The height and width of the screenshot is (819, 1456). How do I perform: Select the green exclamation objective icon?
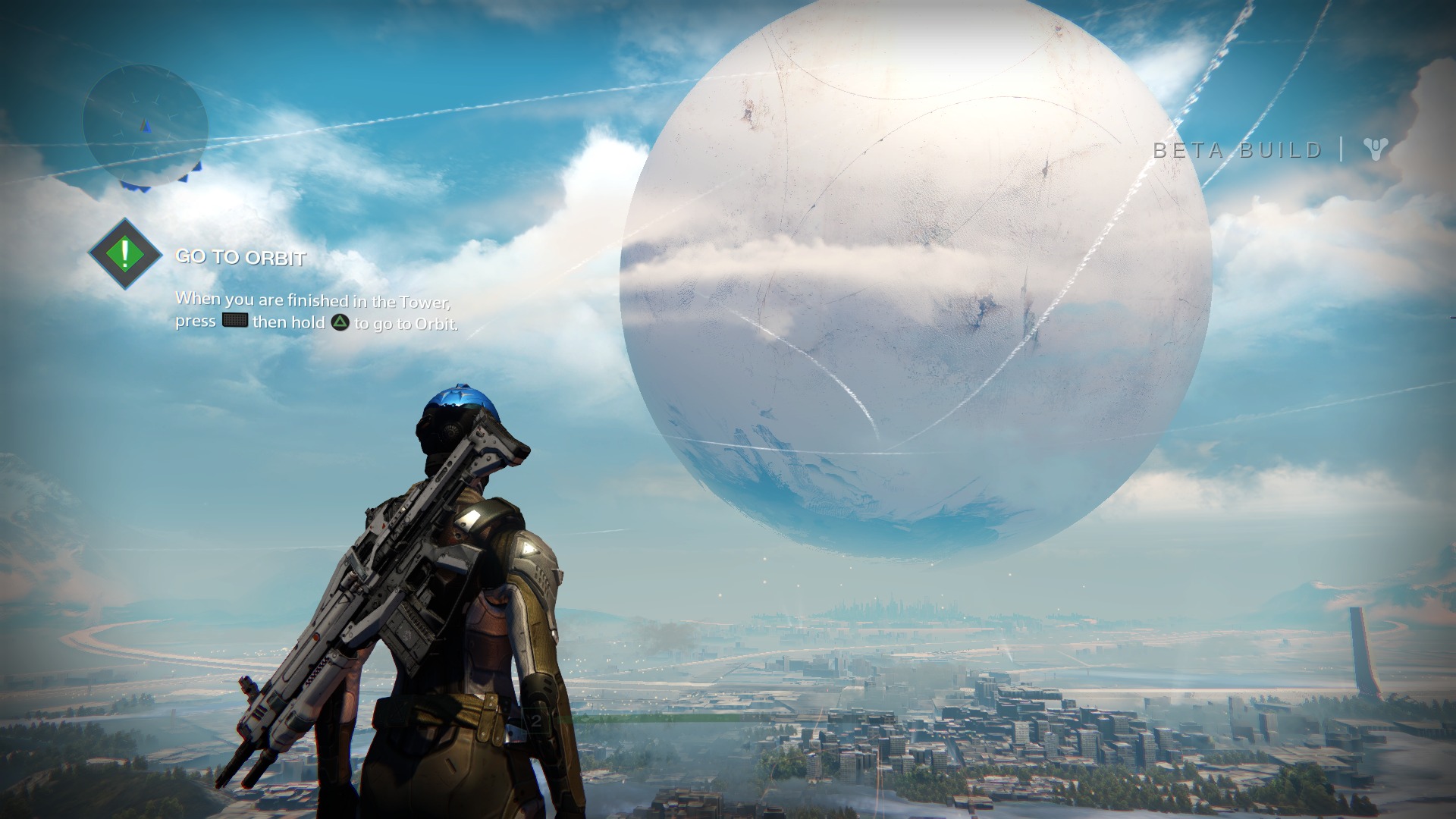tap(125, 254)
